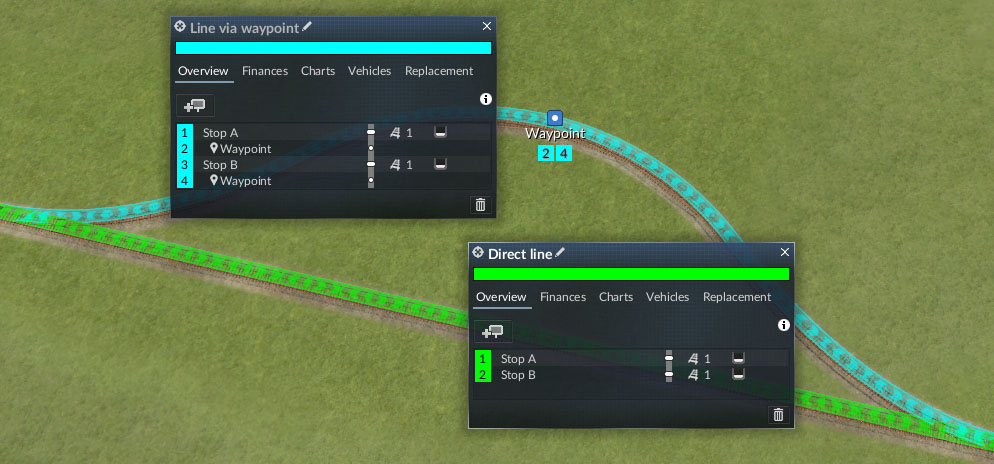Viewport: 994px width, 464px height.
Task: Open Finances tab in Line via waypoint window
Action: tap(265, 71)
